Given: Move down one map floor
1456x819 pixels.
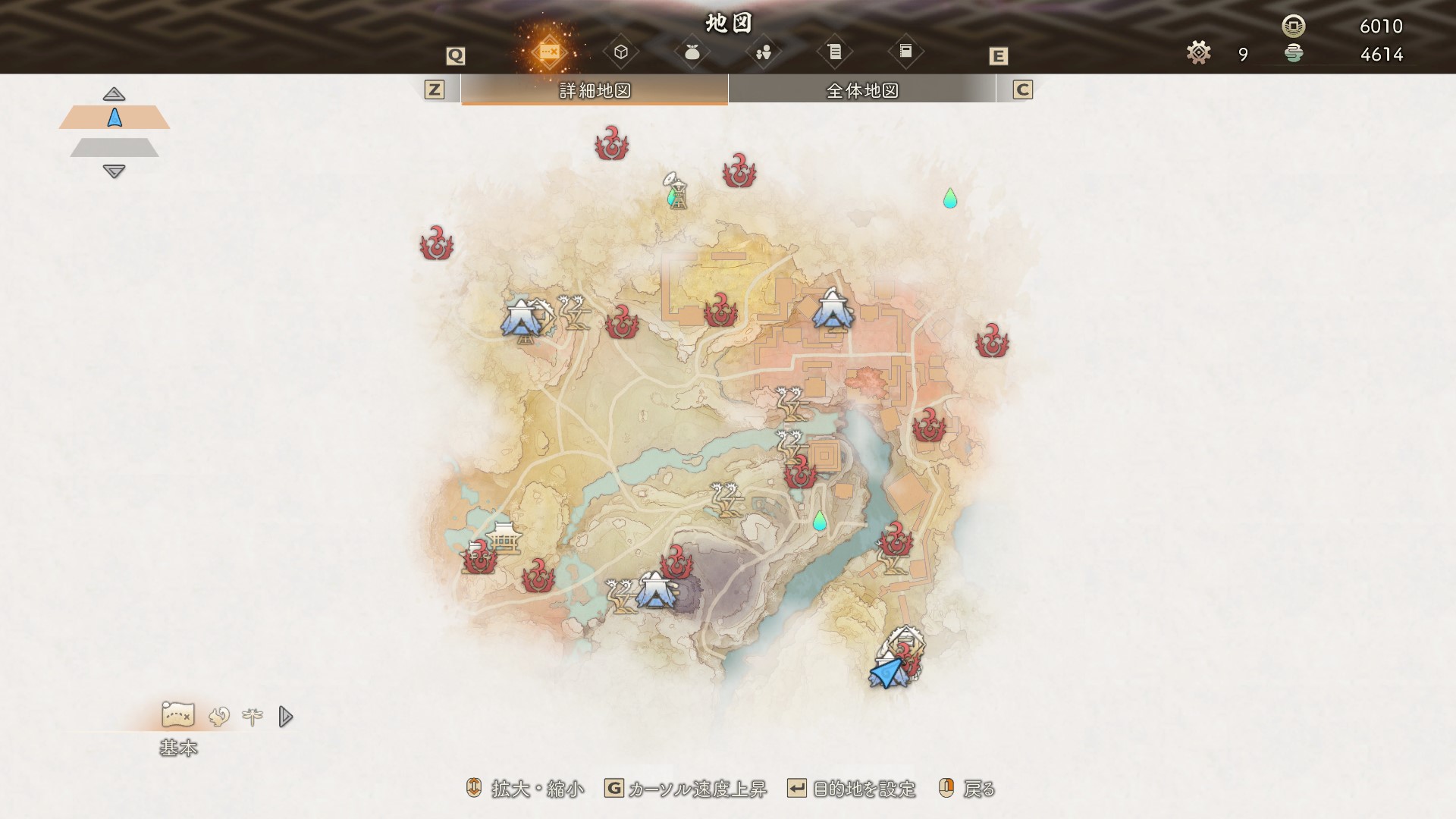Looking at the screenshot, I should point(114,171).
